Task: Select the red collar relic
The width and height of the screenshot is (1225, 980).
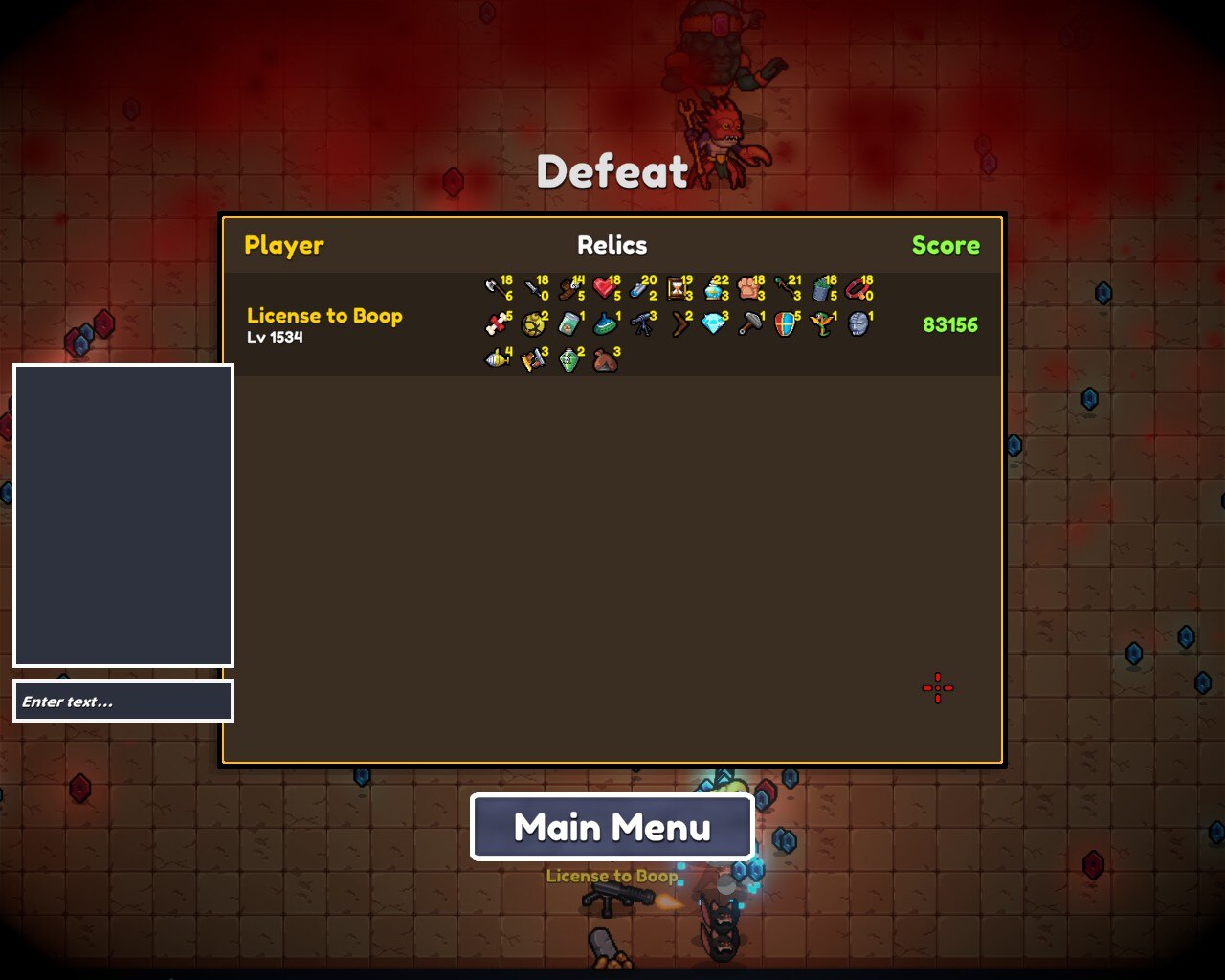Action: pyautogui.click(x=857, y=287)
